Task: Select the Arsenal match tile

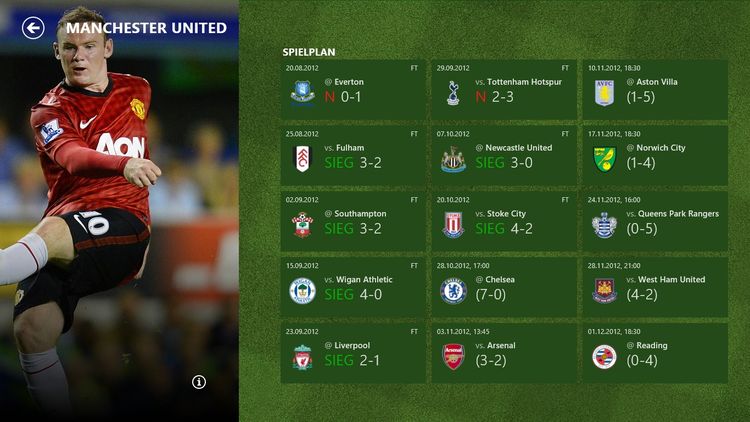Action: pyautogui.click(x=504, y=353)
